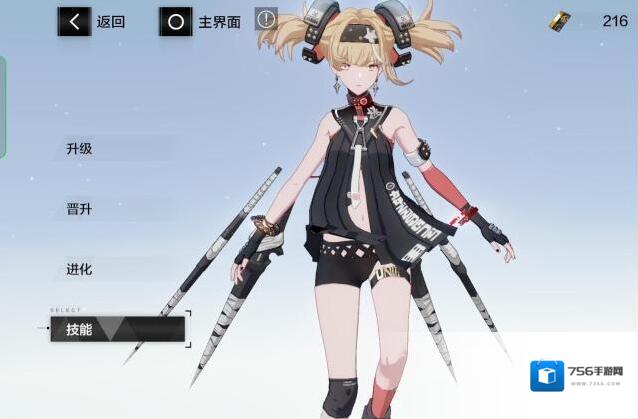The height and width of the screenshot is (419, 638).
Task: Return to the 主界面 main screen
Action: 201,21
